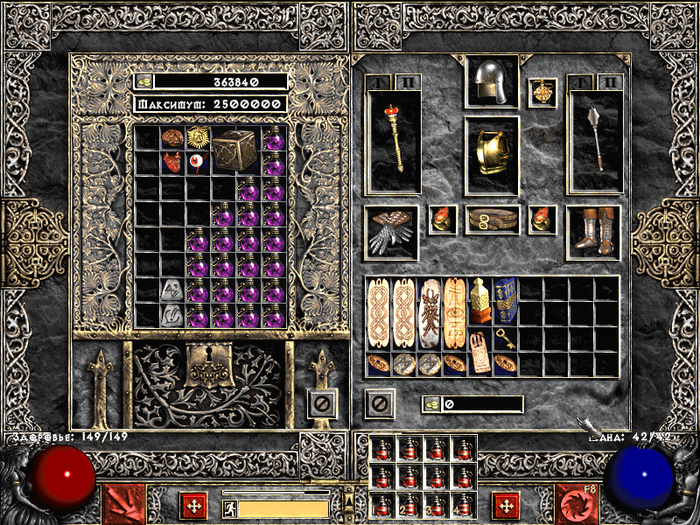Close the inventory panel
700x525 pixels.
point(379,404)
